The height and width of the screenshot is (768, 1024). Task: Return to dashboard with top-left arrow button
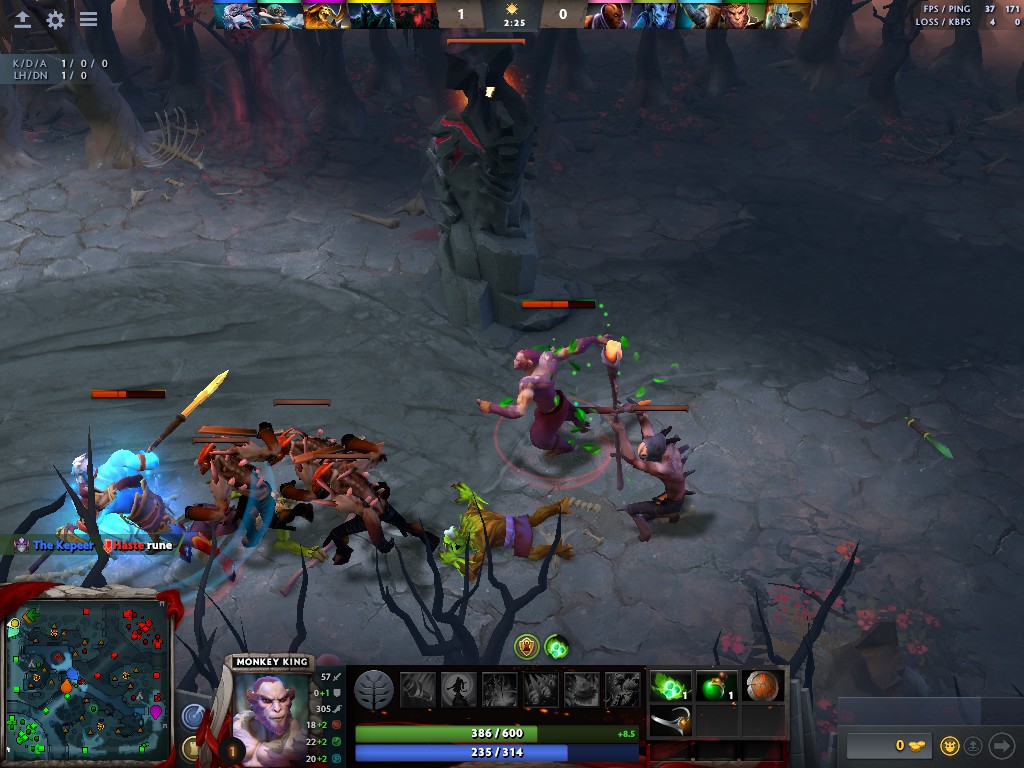click(22, 19)
